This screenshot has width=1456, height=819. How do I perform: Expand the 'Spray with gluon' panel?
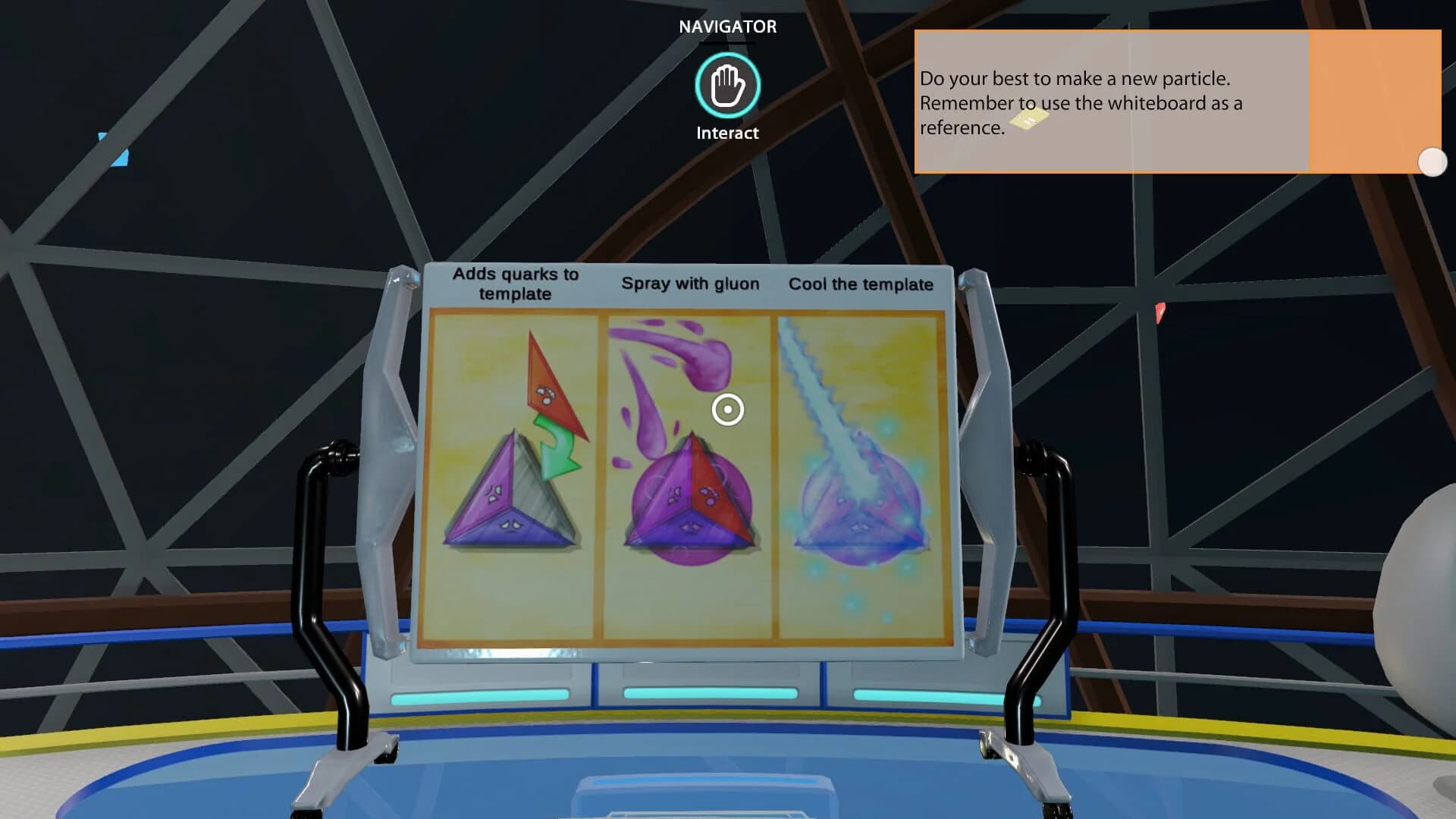point(690,284)
